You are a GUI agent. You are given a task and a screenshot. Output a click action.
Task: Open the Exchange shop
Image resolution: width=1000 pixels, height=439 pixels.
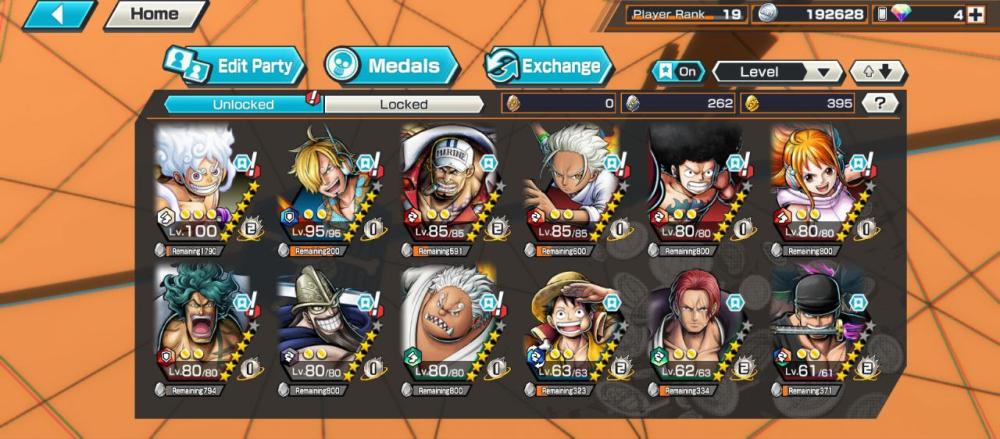548,67
